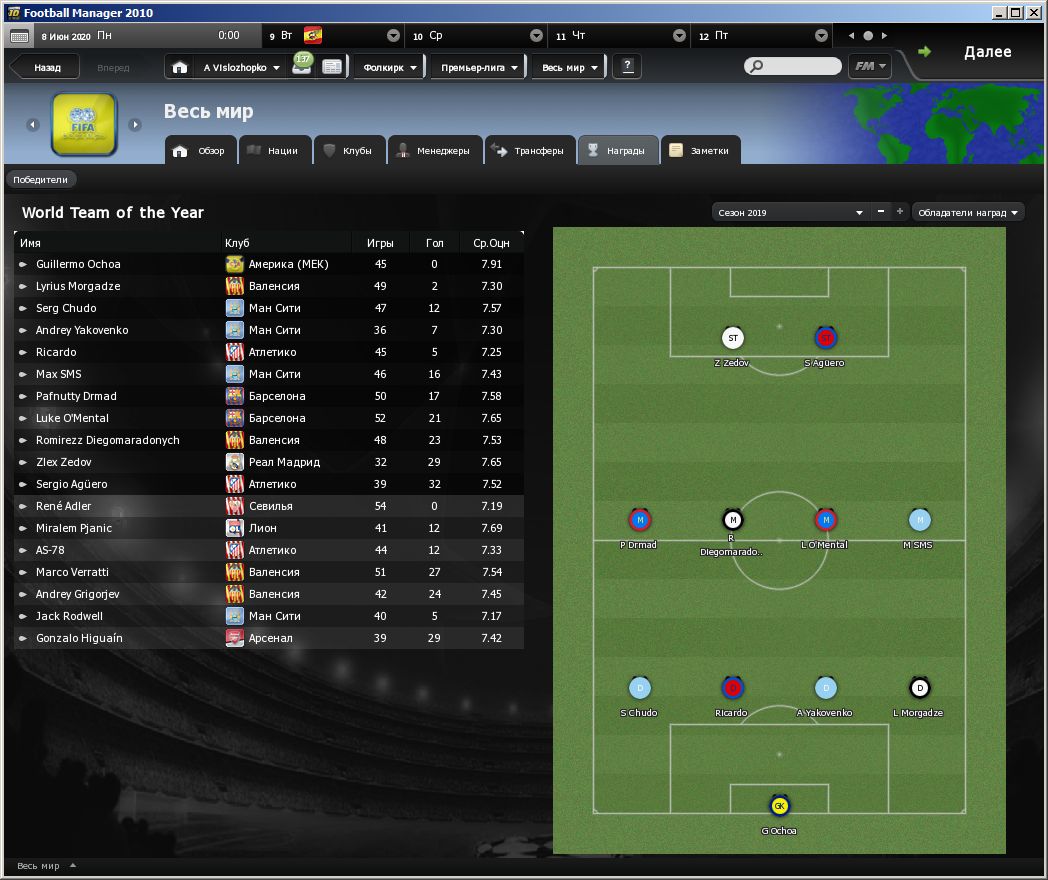Open the Нации tab
This screenshot has width=1048, height=880.
coord(273,151)
